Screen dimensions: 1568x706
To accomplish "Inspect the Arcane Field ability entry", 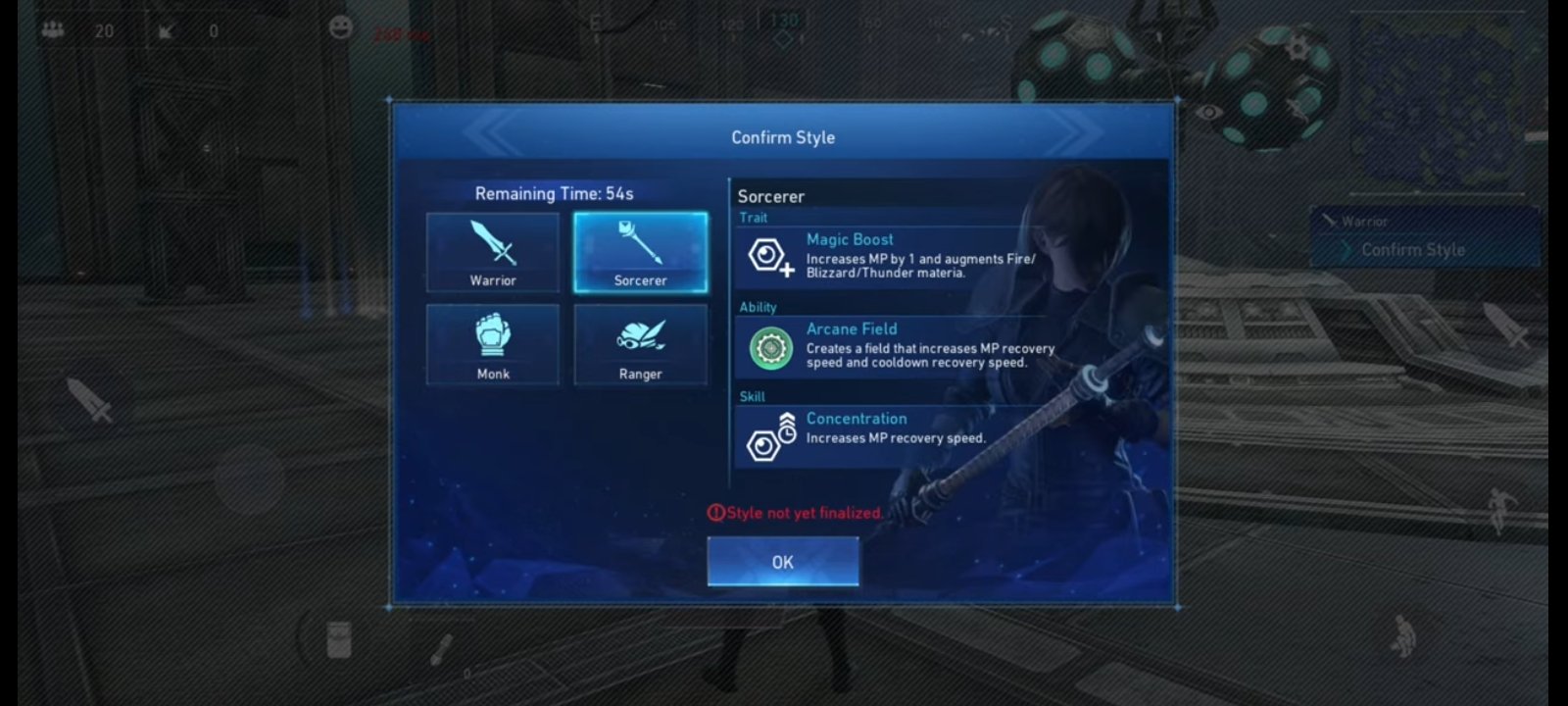I will 892,345.
